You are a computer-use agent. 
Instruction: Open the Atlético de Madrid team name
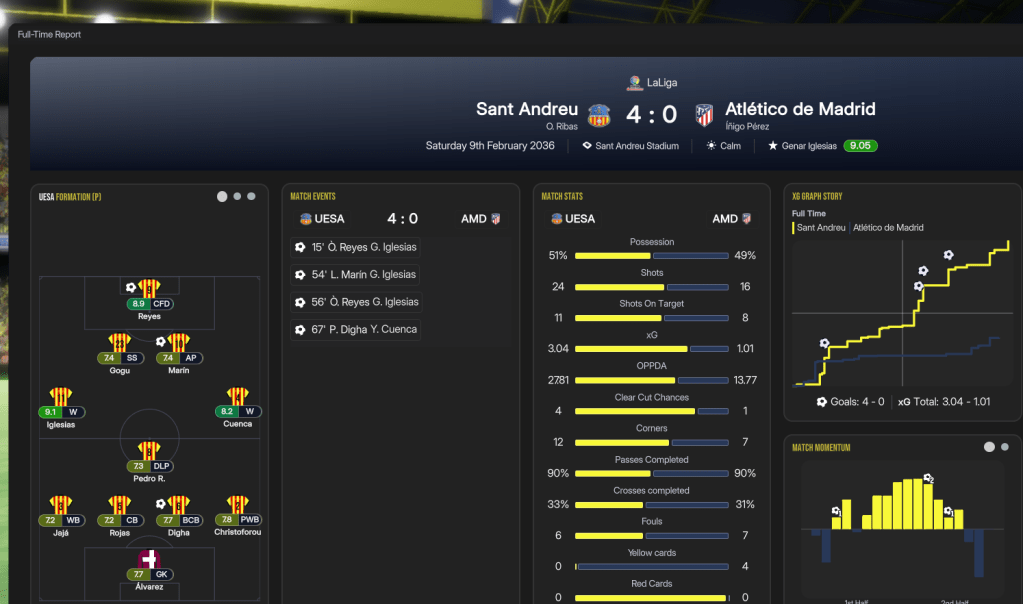pyautogui.click(x=800, y=109)
